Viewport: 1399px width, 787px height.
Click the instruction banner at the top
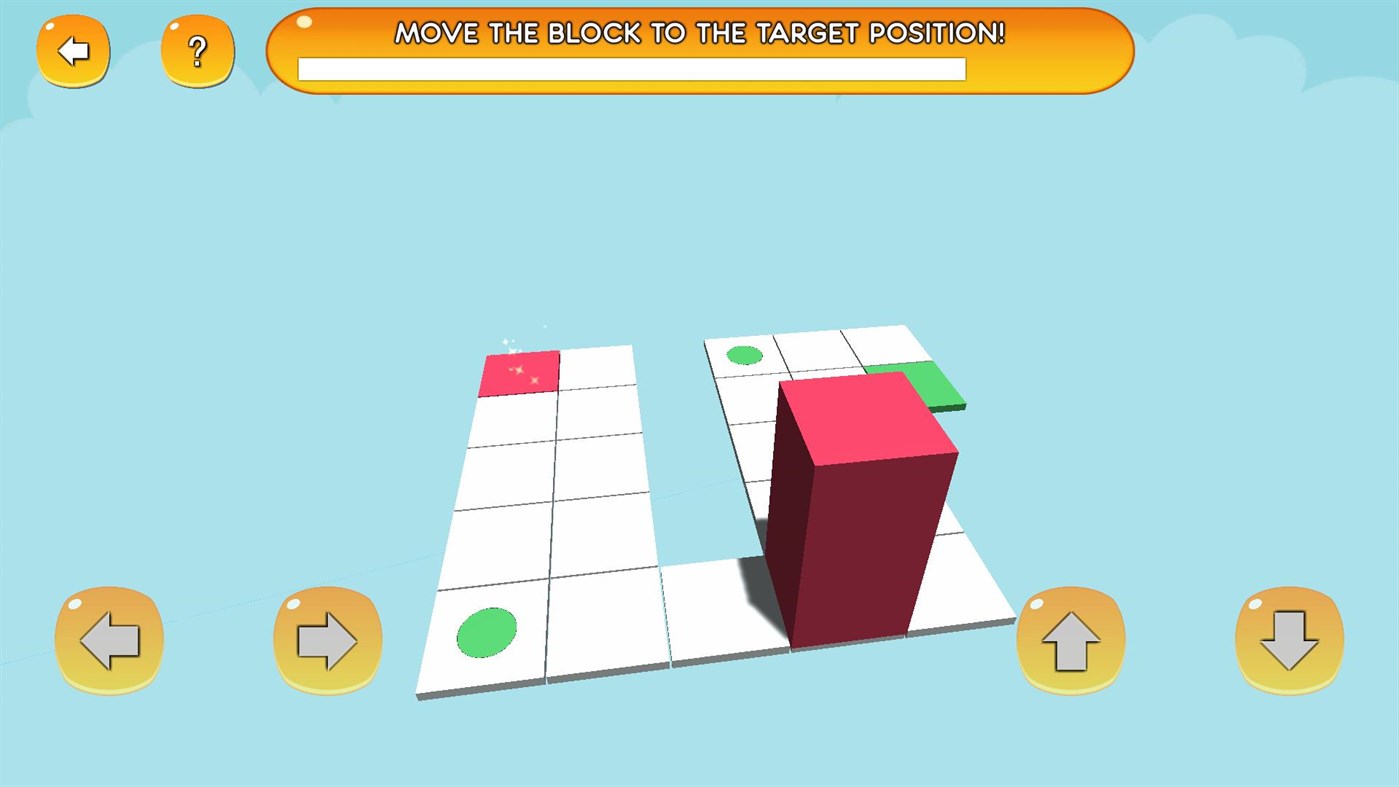[699, 49]
